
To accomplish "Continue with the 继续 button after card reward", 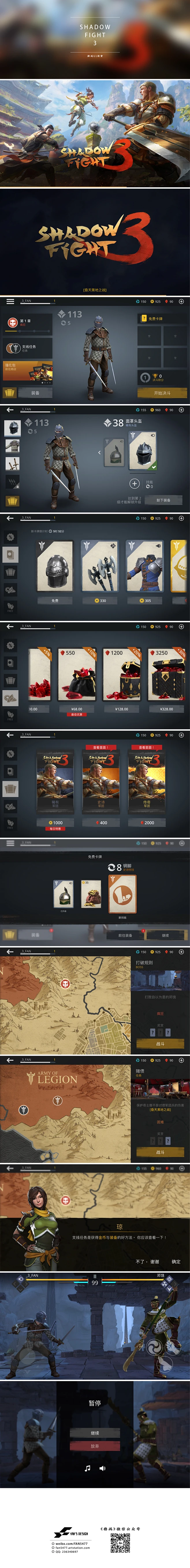I will 165,935.
